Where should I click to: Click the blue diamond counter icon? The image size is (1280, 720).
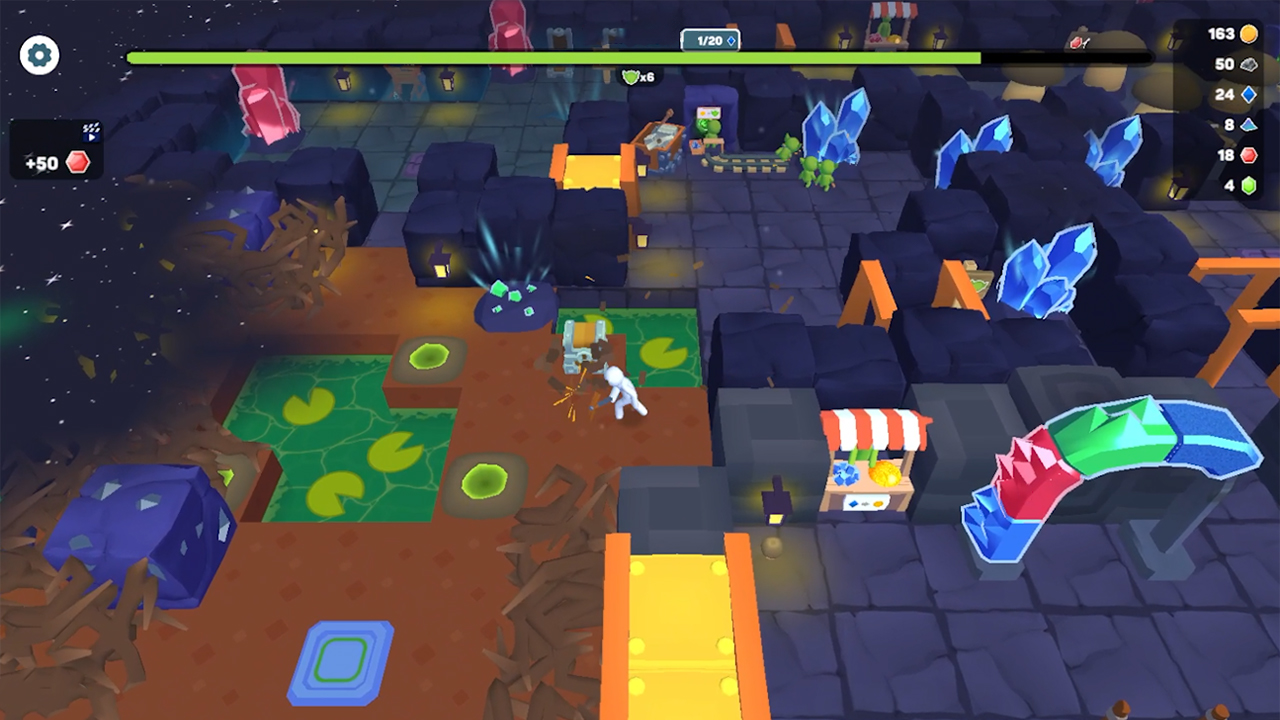click(x=1249, y=95)
